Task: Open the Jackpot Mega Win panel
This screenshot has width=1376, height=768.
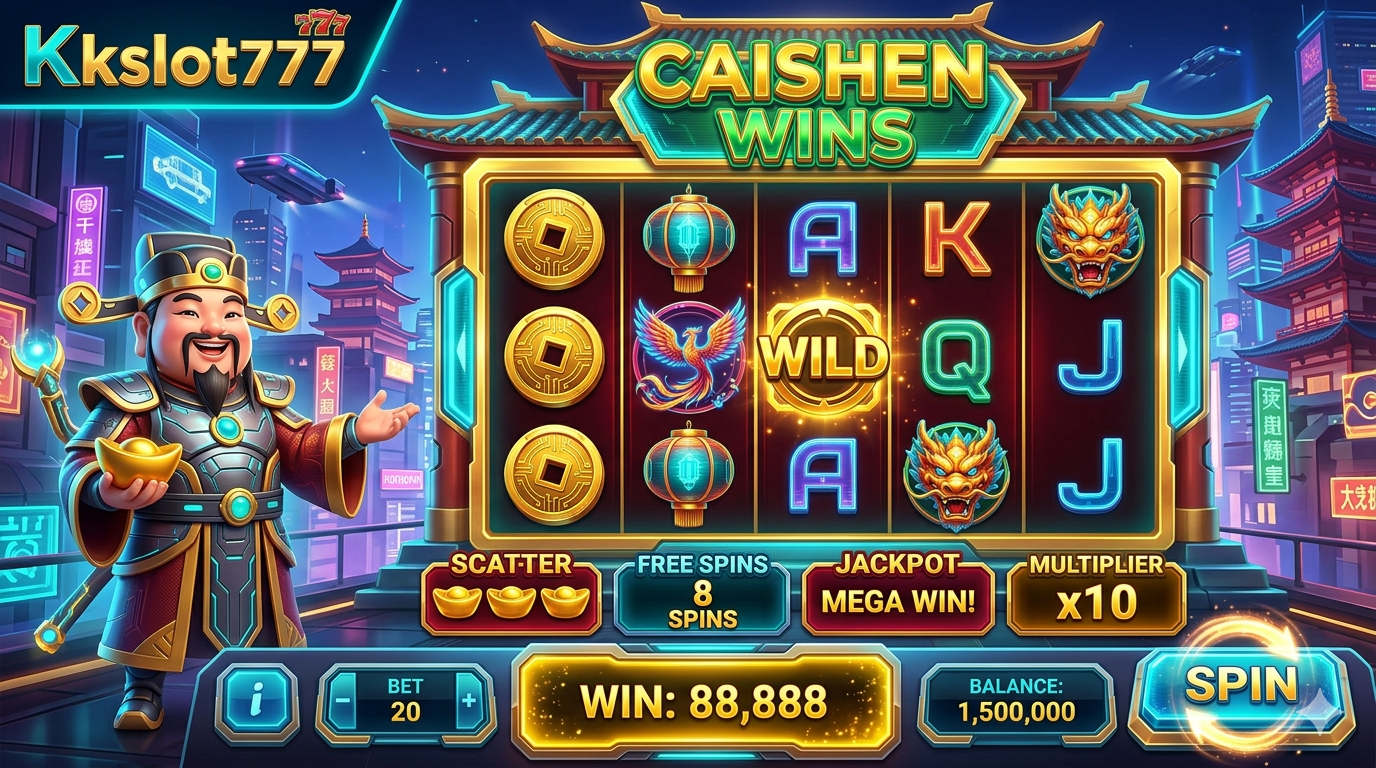Action: click(x=897, y=597)
